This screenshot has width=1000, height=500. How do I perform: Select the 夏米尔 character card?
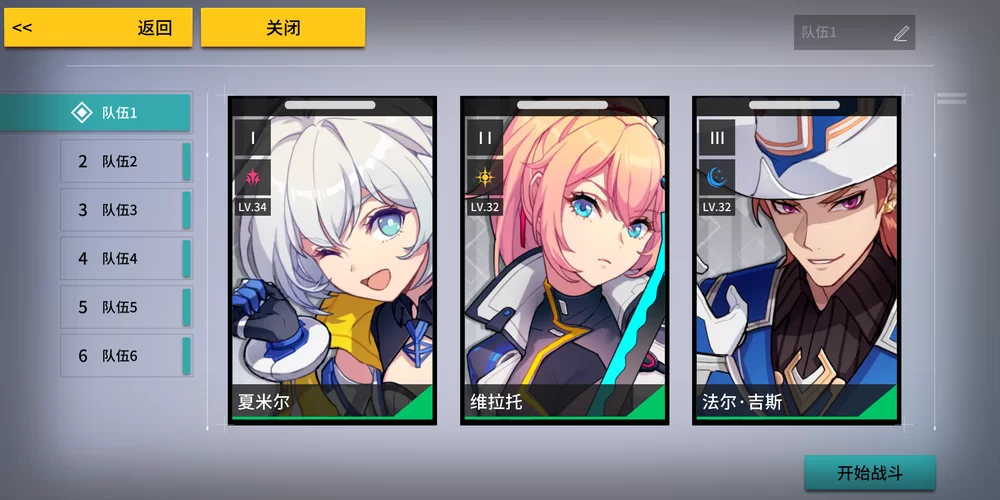pos(332,260)
